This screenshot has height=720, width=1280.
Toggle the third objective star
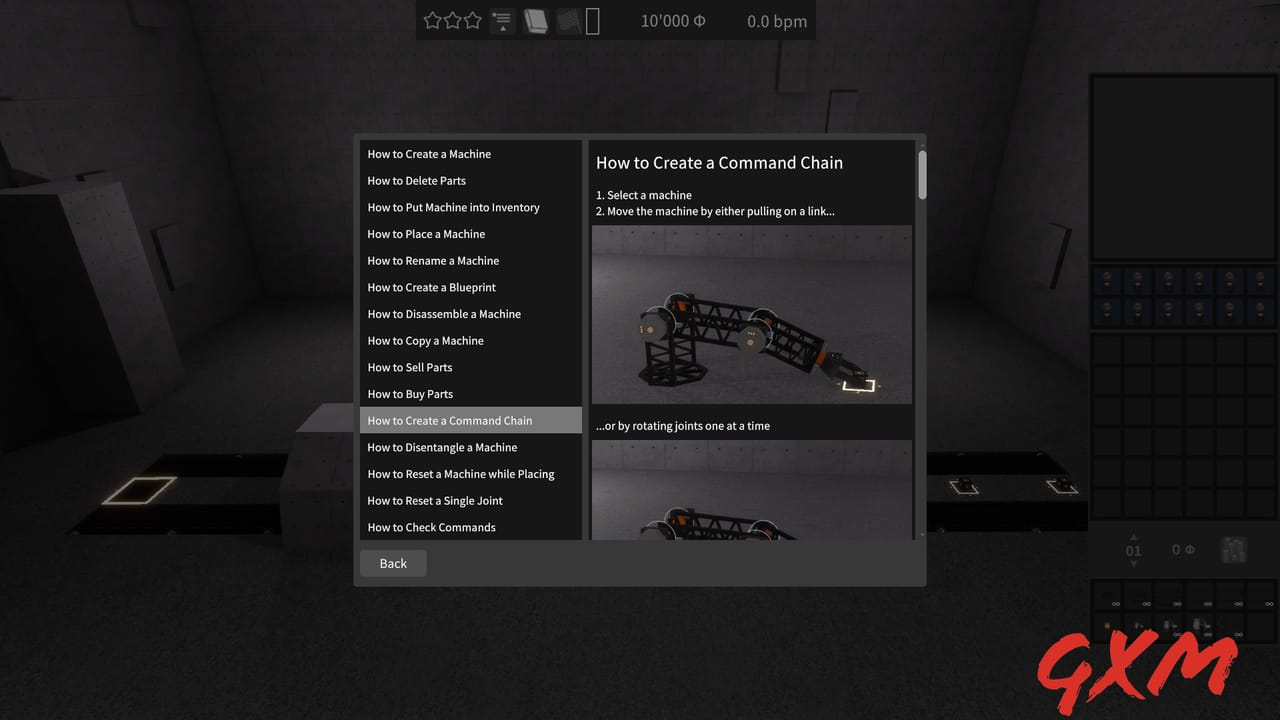click(x=471, y=19)
